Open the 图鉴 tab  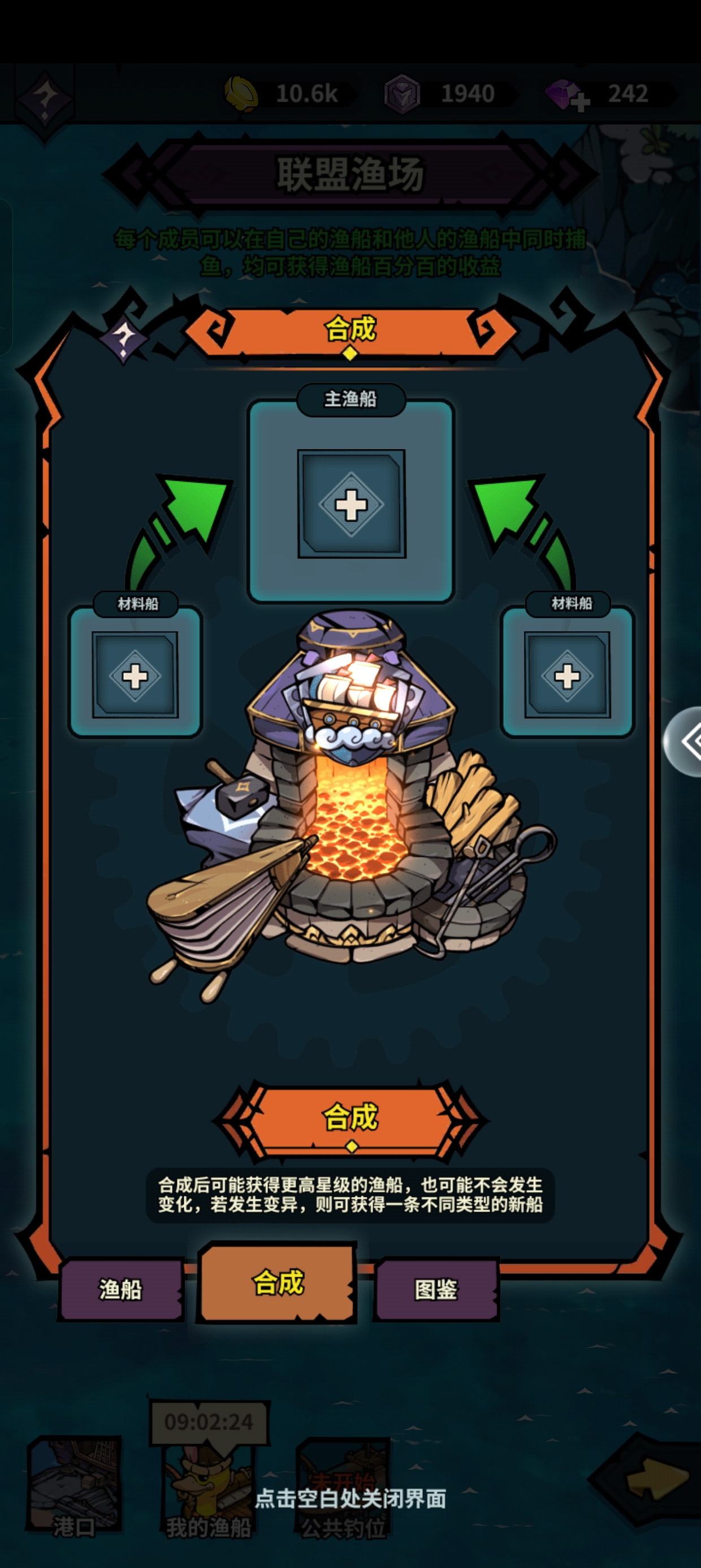pos(436,1289)
